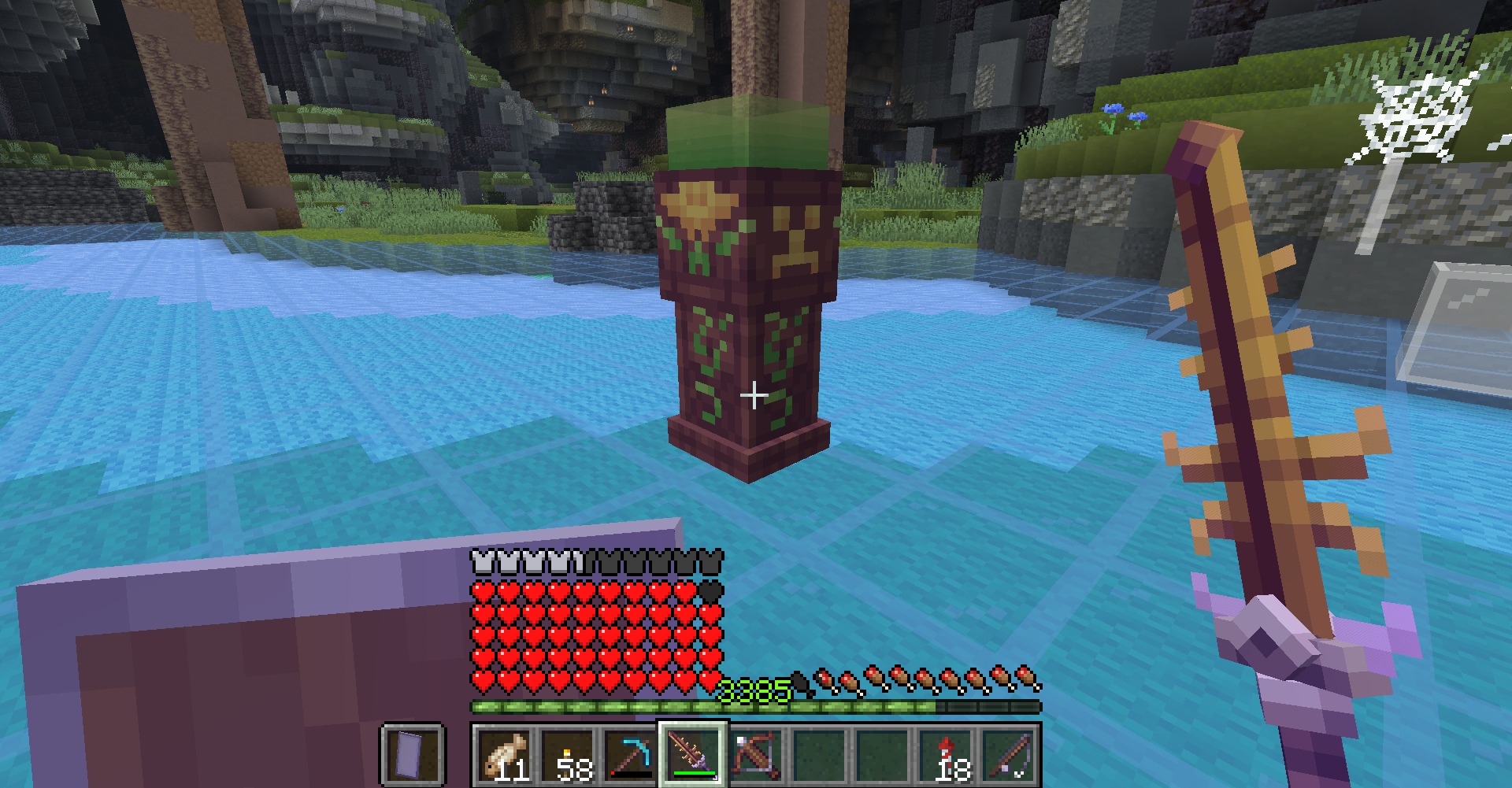
Task: Equip the crossbow from the hotbar
Action: [756, 755]
